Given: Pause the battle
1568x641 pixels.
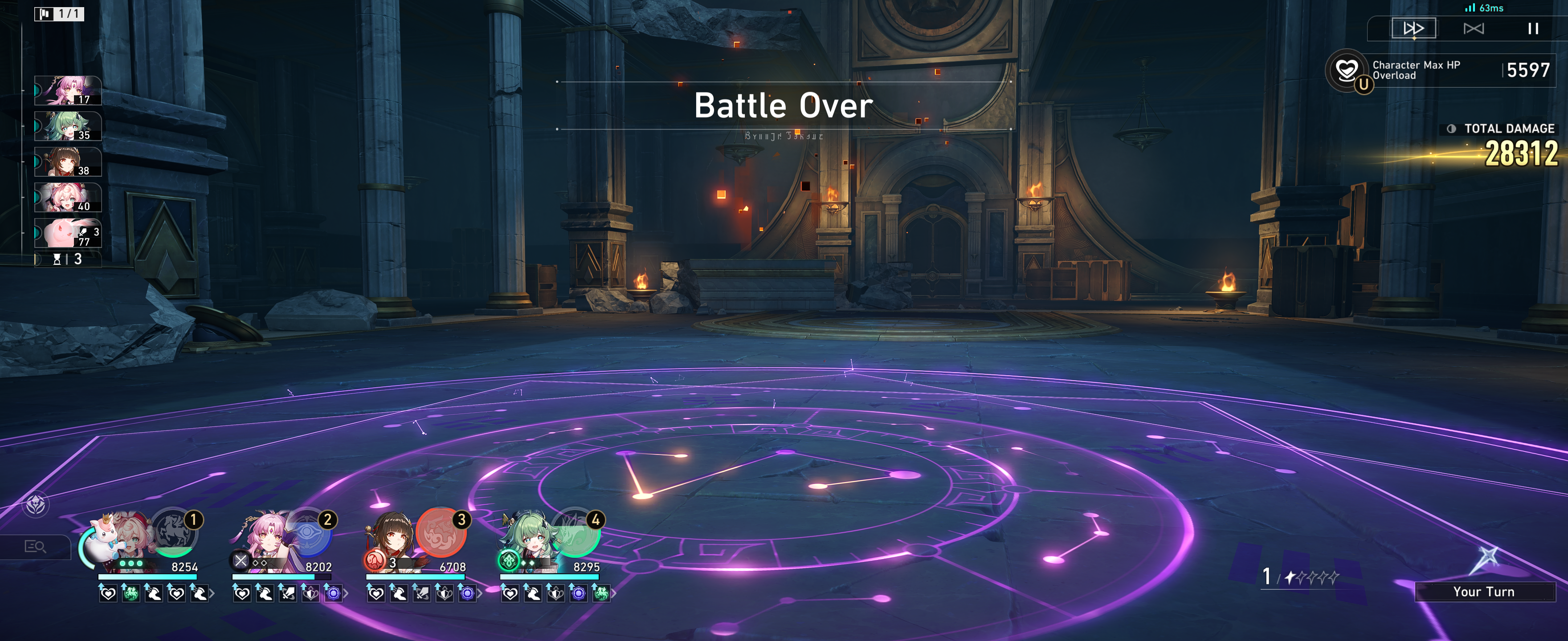Looking at the screenshot, I should tap(1533, 28).
